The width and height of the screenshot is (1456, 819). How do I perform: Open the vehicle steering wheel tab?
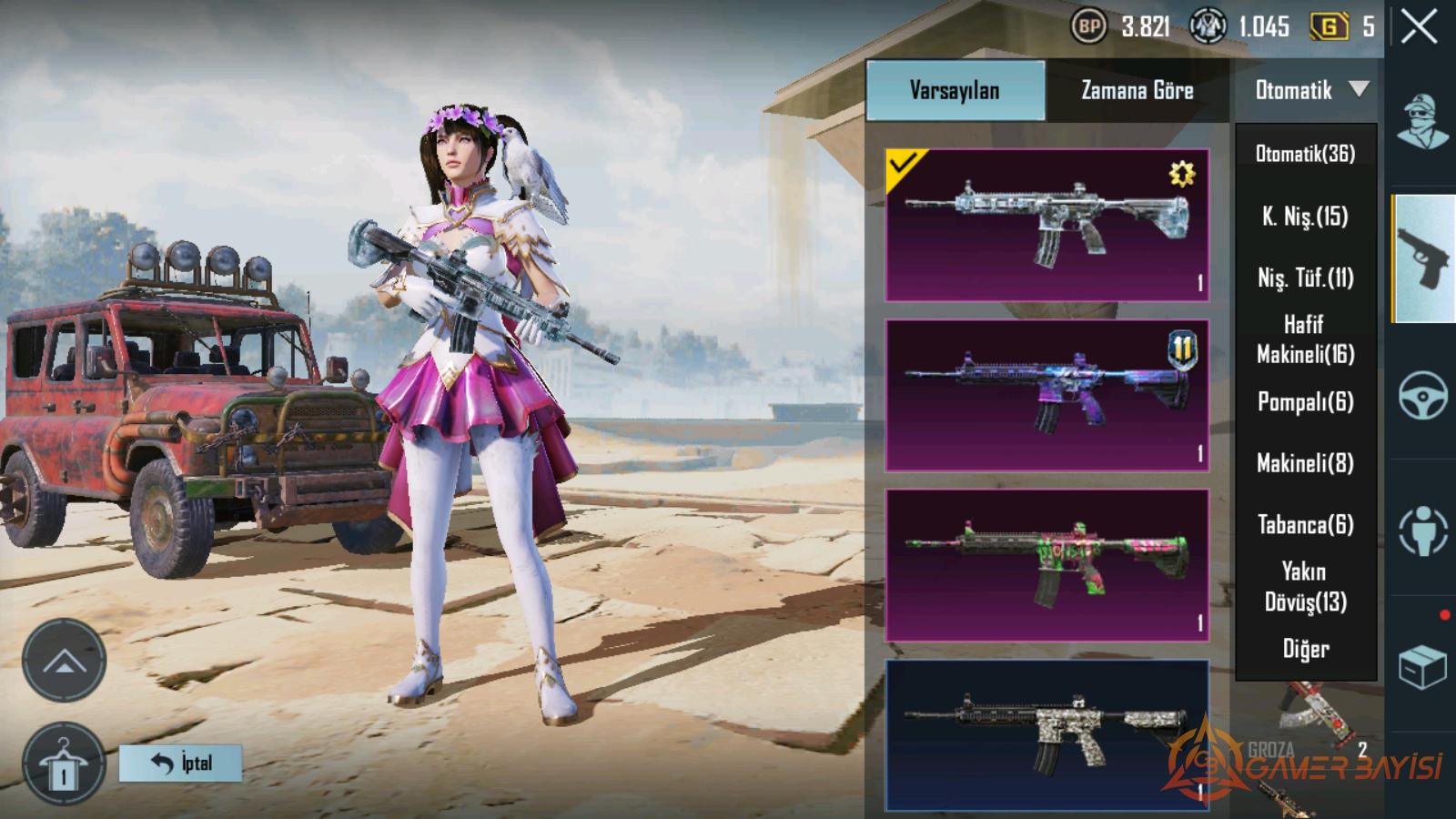[x=1422, y=395]
